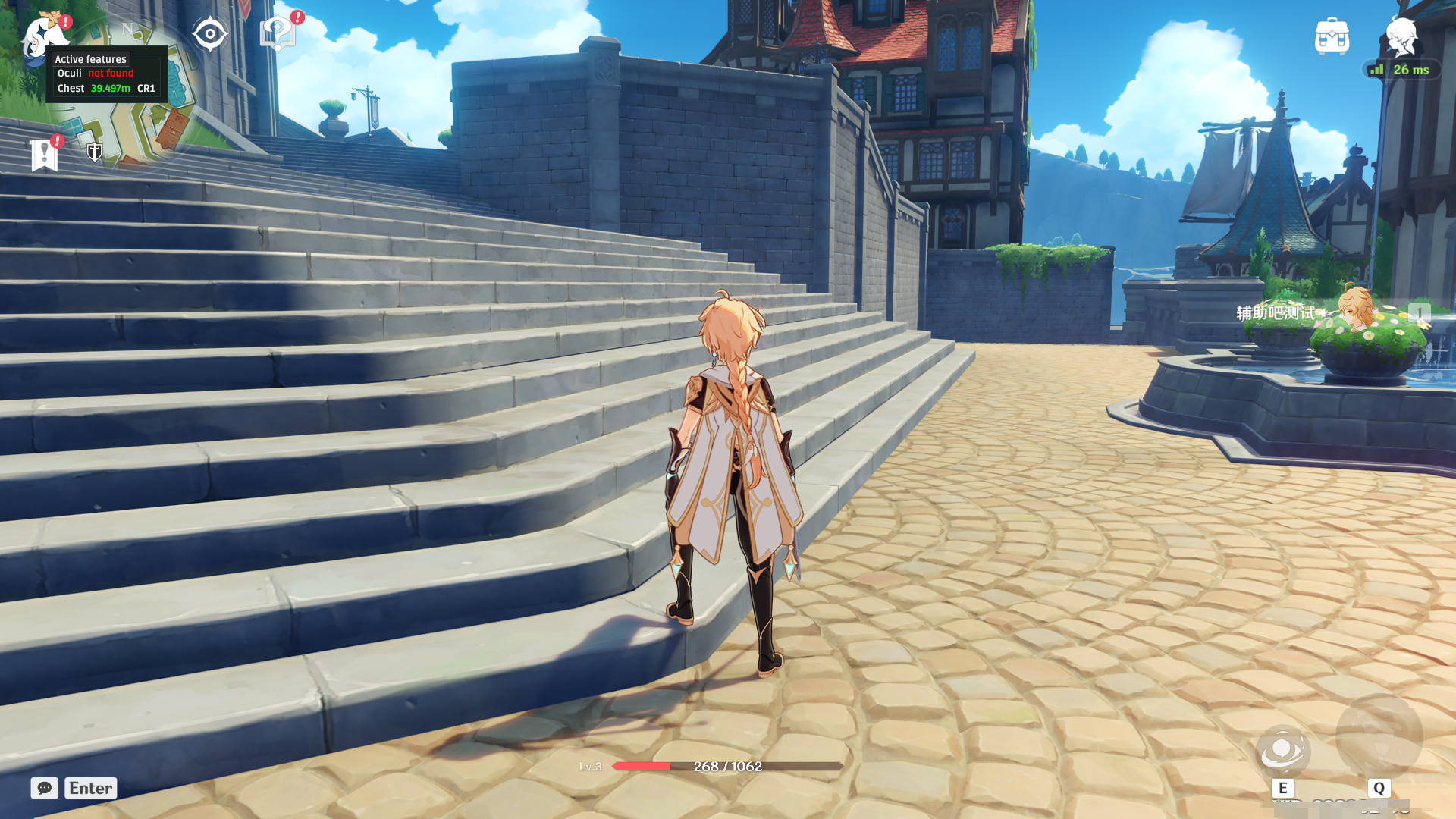1456x819 pixels.
Task: Open the Paimon menu
Action: tap(43, 33)
